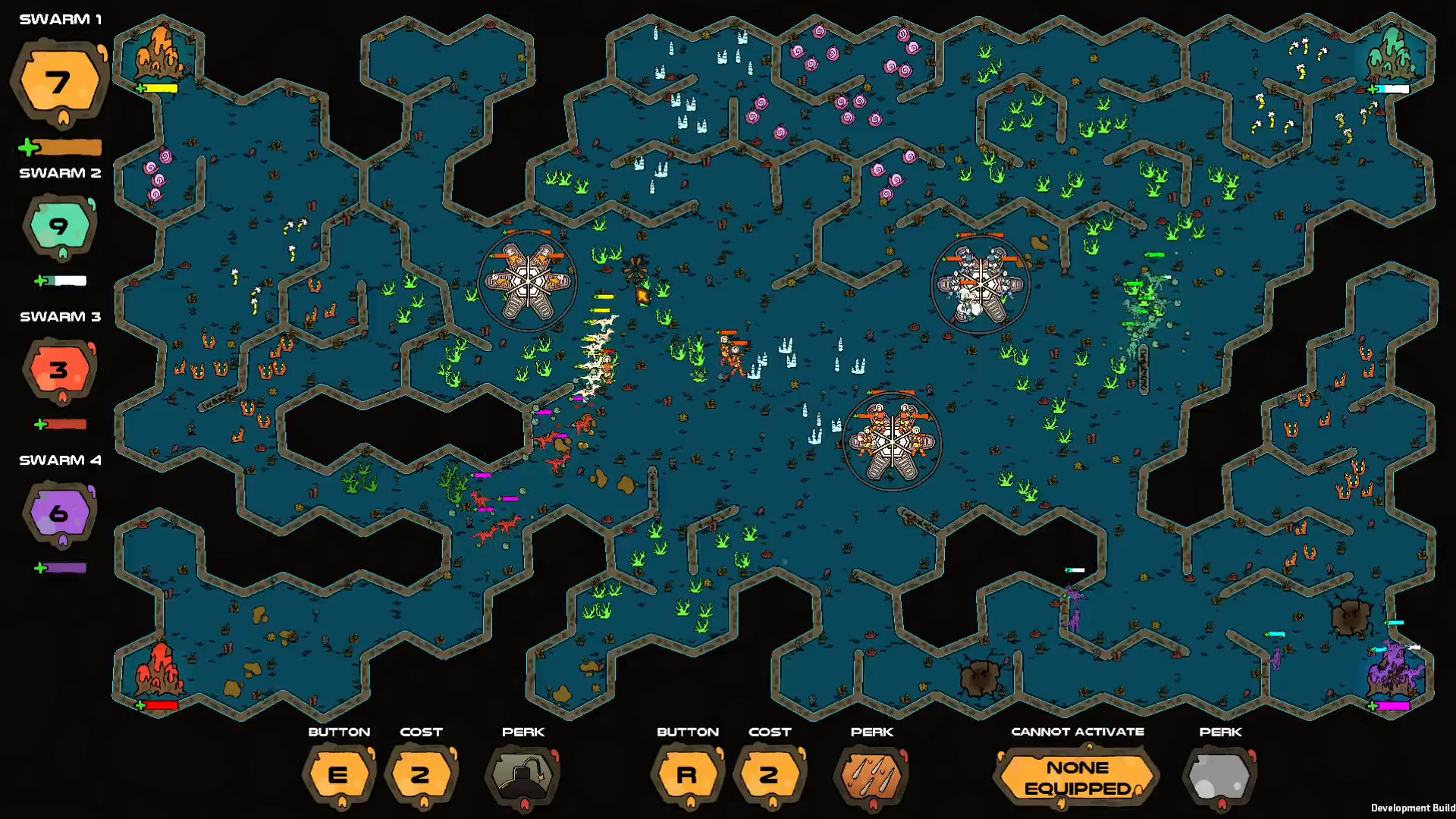This screenshot has height=819, width=1456.
Task: Select the purple Swarm 4 counter showing 6
Action: tap(57, 513)
